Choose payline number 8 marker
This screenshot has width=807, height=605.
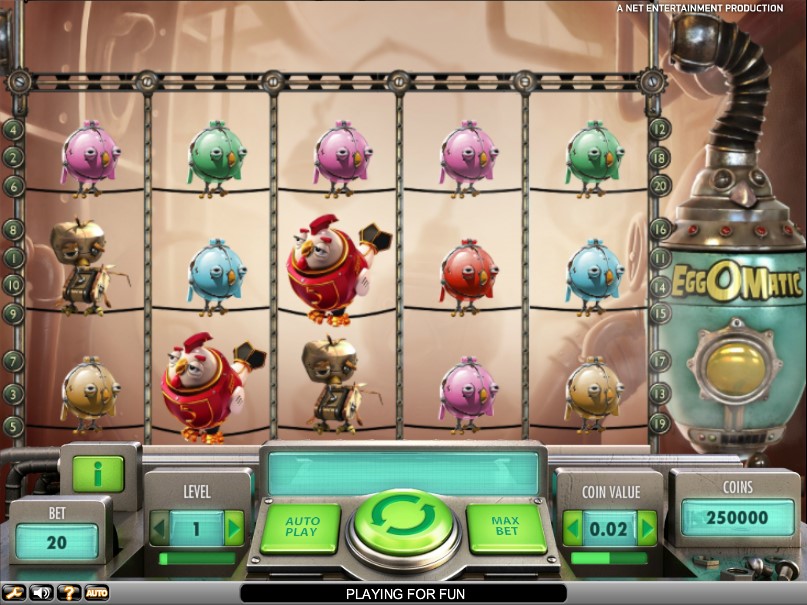coord(13,229)
